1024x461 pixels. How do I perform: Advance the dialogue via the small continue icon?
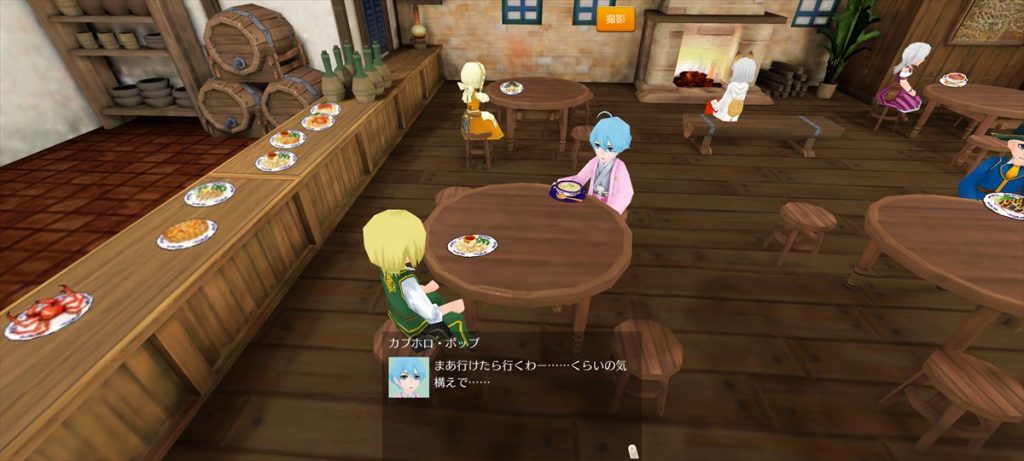[x=631, y=452]
